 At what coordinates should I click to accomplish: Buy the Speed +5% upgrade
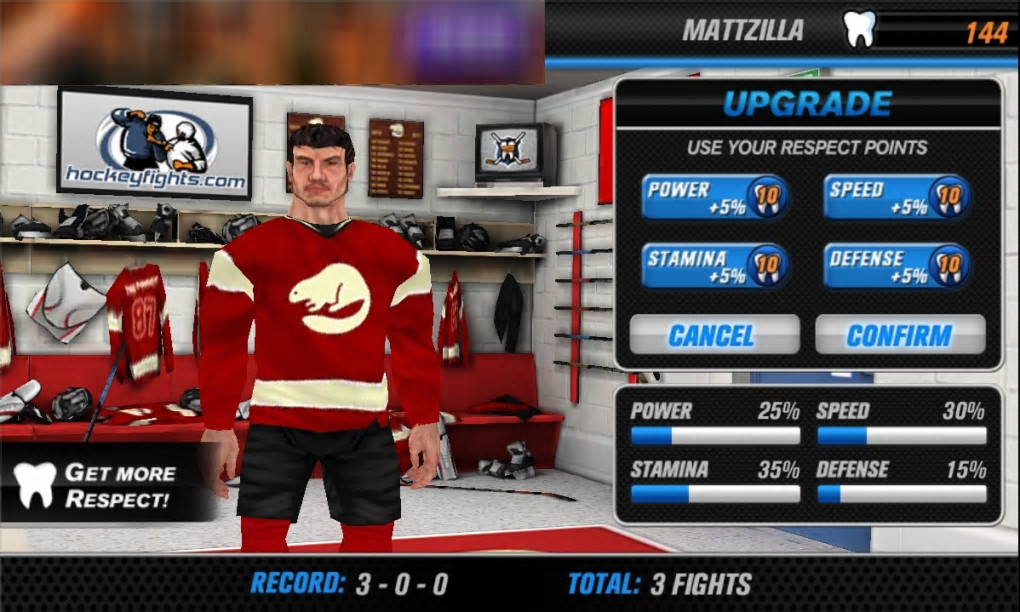[896, 198]
